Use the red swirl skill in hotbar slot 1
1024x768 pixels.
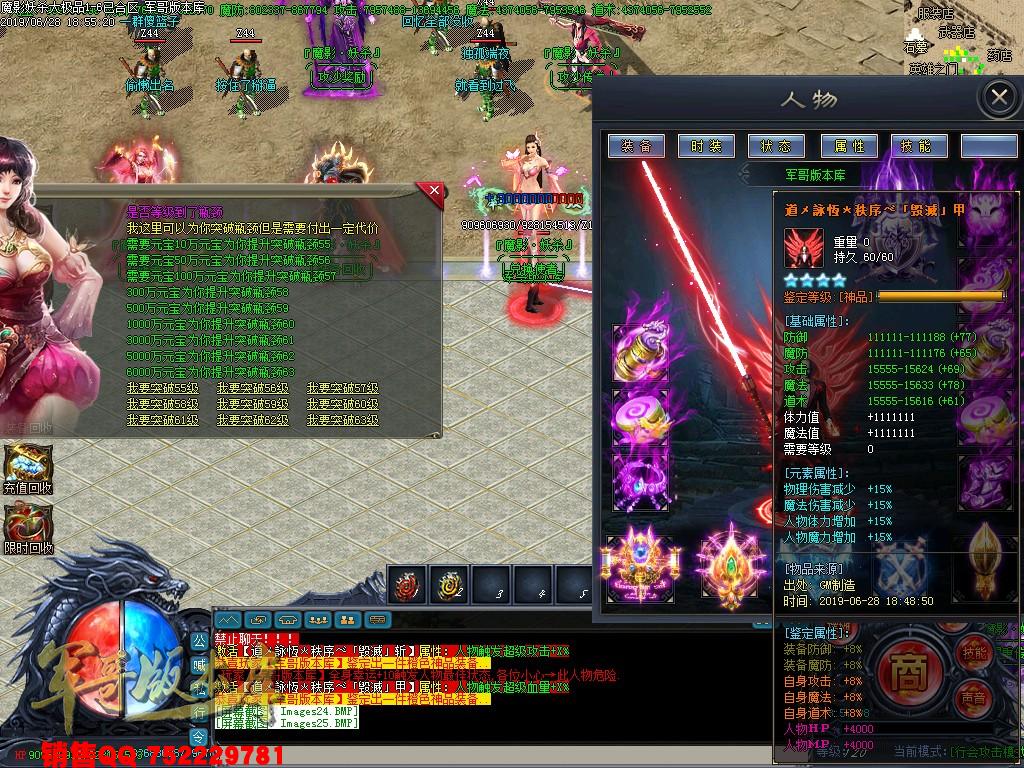click(407, 586)
